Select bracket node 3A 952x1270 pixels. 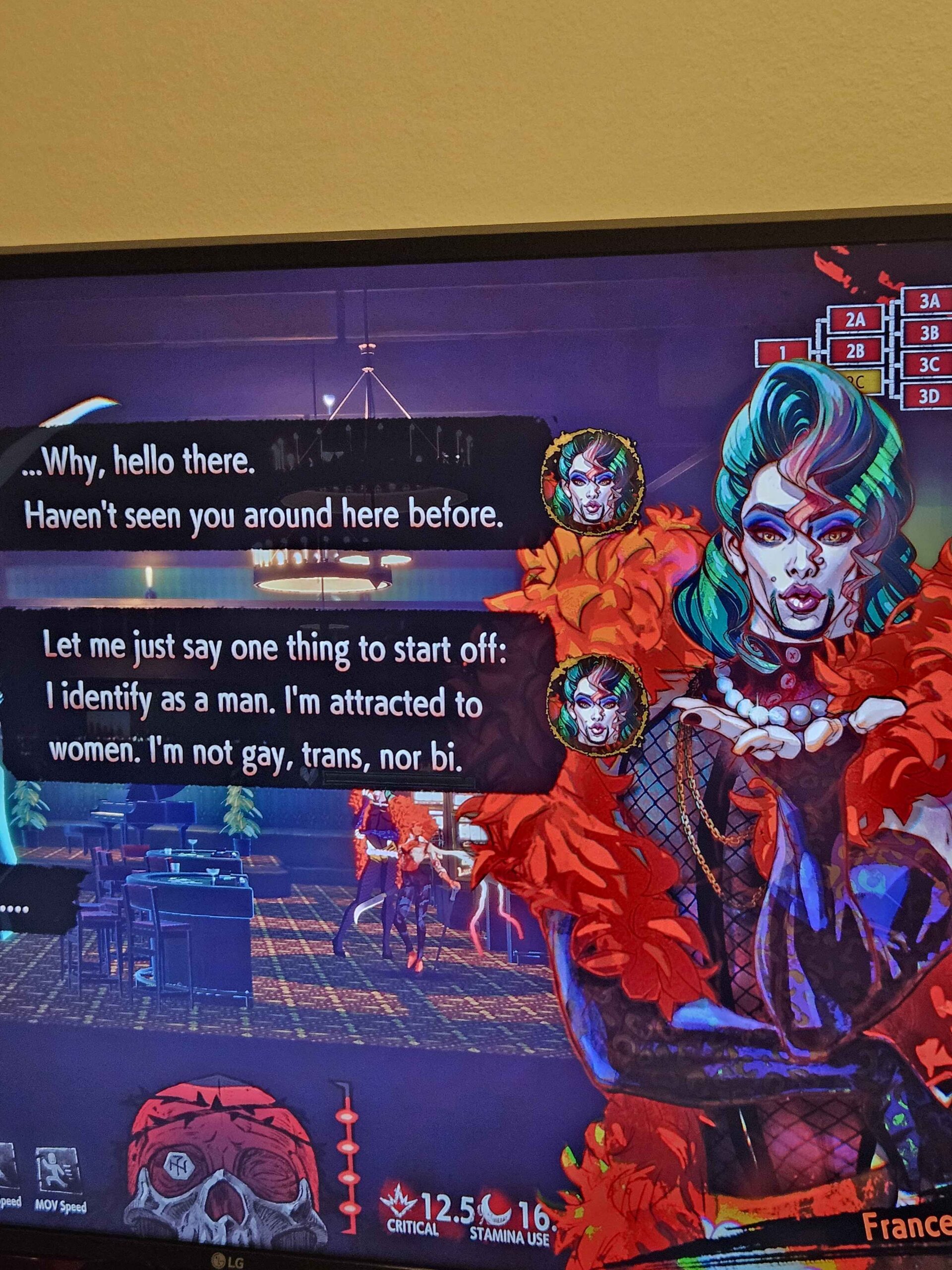(x=929, y=302)
